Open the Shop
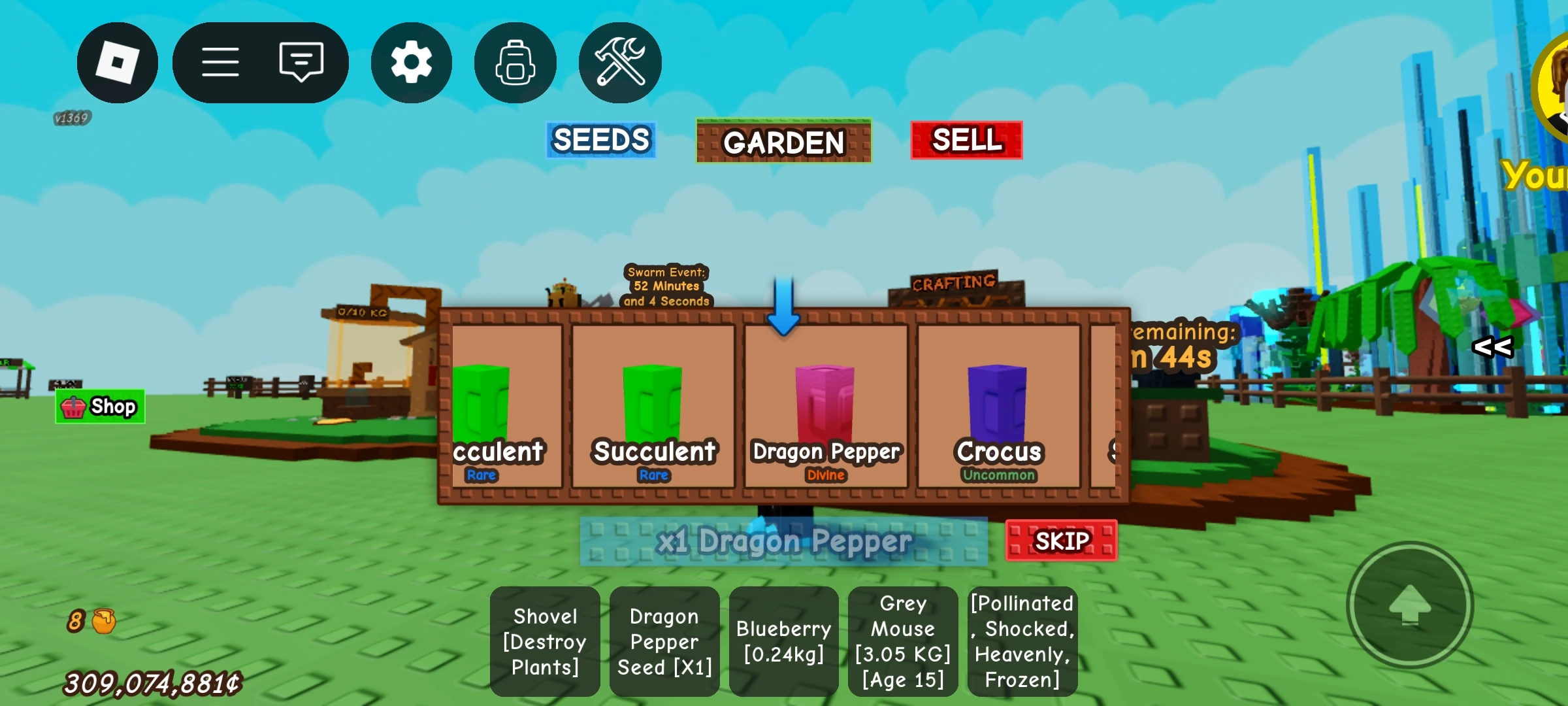Viewport: 1568px width, 706px height. [100, 406]
